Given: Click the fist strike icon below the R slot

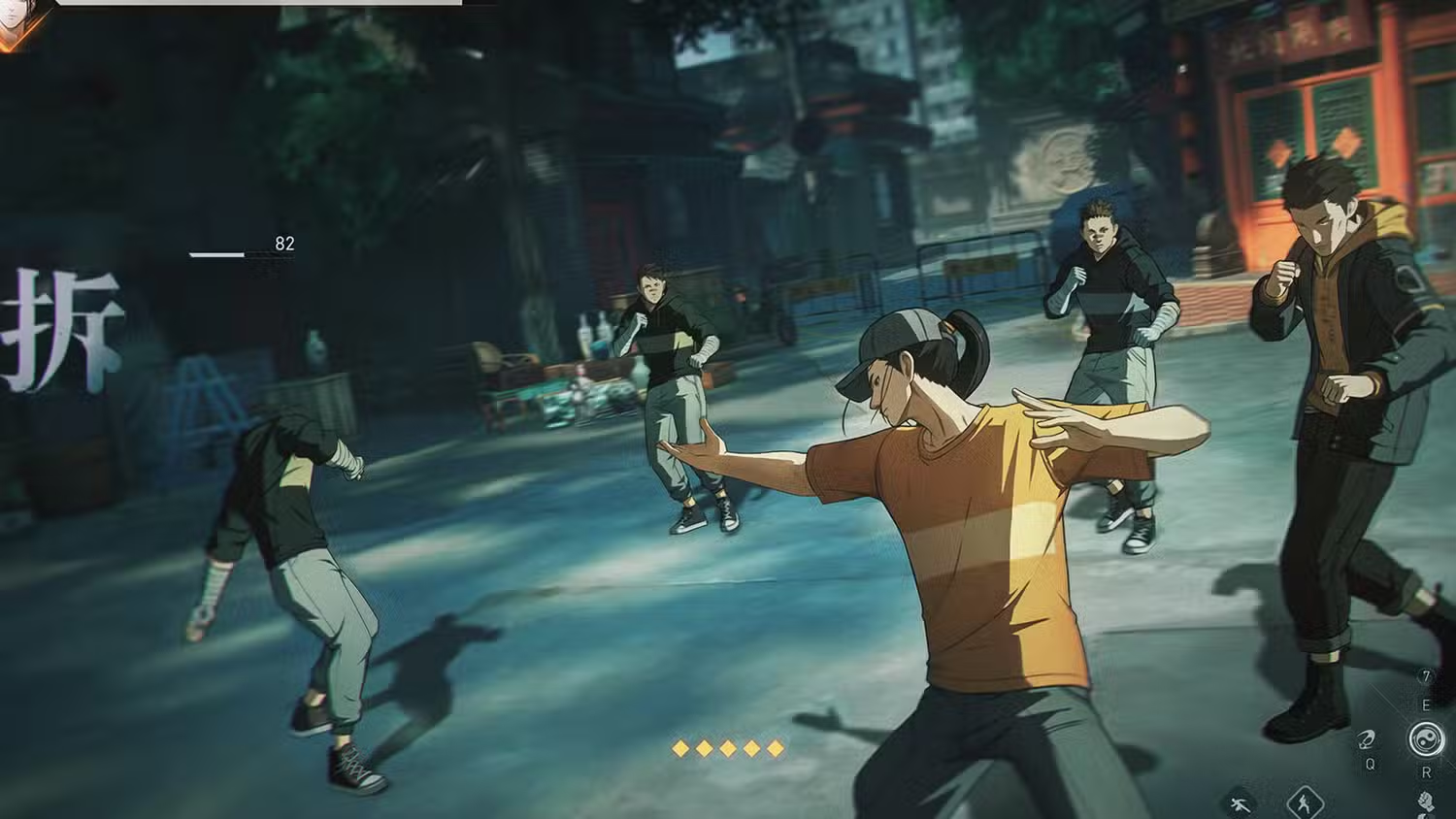Looking at the screenshot, I should pos(1425,802).
